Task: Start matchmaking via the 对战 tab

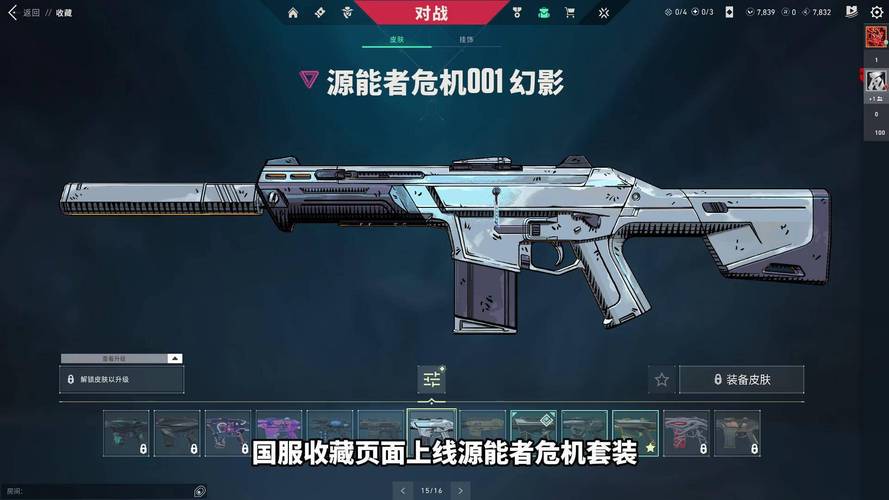Action: [x=430, y=13]
